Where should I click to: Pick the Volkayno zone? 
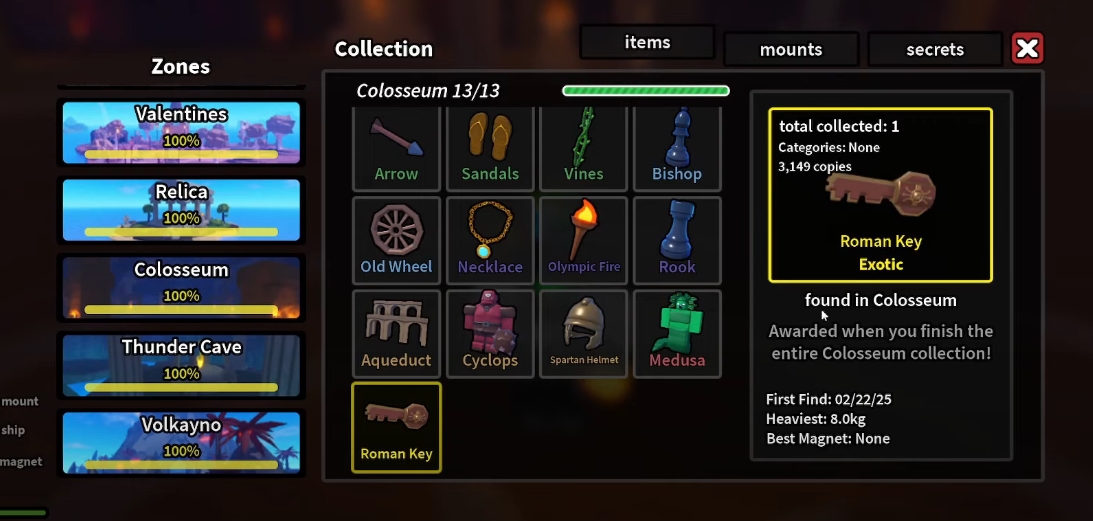tap(181, 441)
